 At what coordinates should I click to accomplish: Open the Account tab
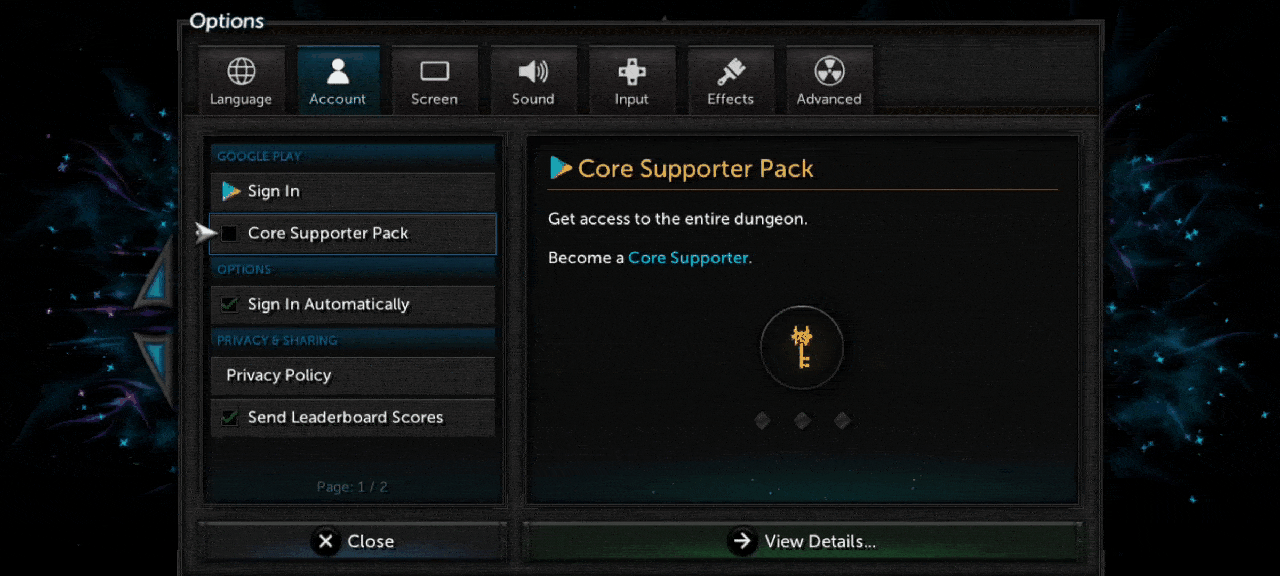point(338,81)
